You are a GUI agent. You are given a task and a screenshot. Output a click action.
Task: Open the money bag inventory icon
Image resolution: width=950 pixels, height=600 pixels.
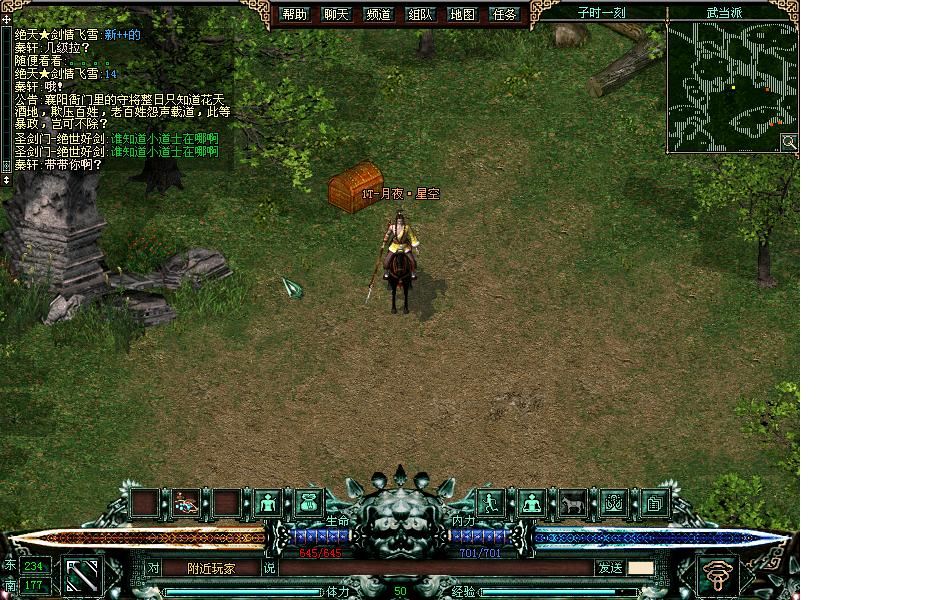tap(308, 503)
